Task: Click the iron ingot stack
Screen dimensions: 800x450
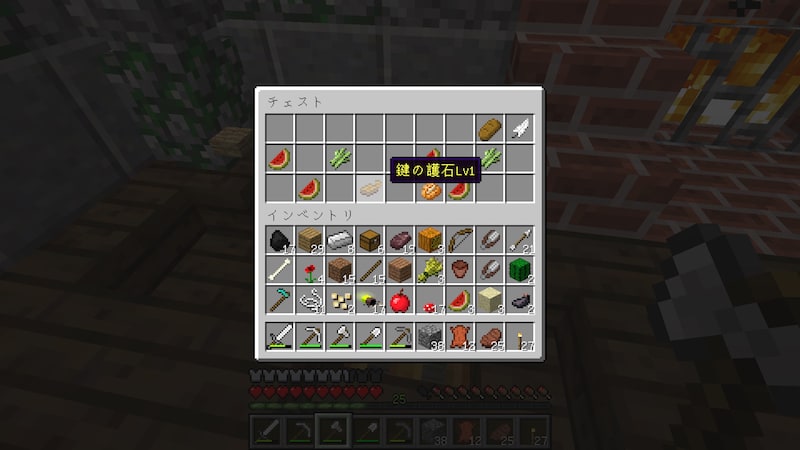Action: [x=340, y=240]
